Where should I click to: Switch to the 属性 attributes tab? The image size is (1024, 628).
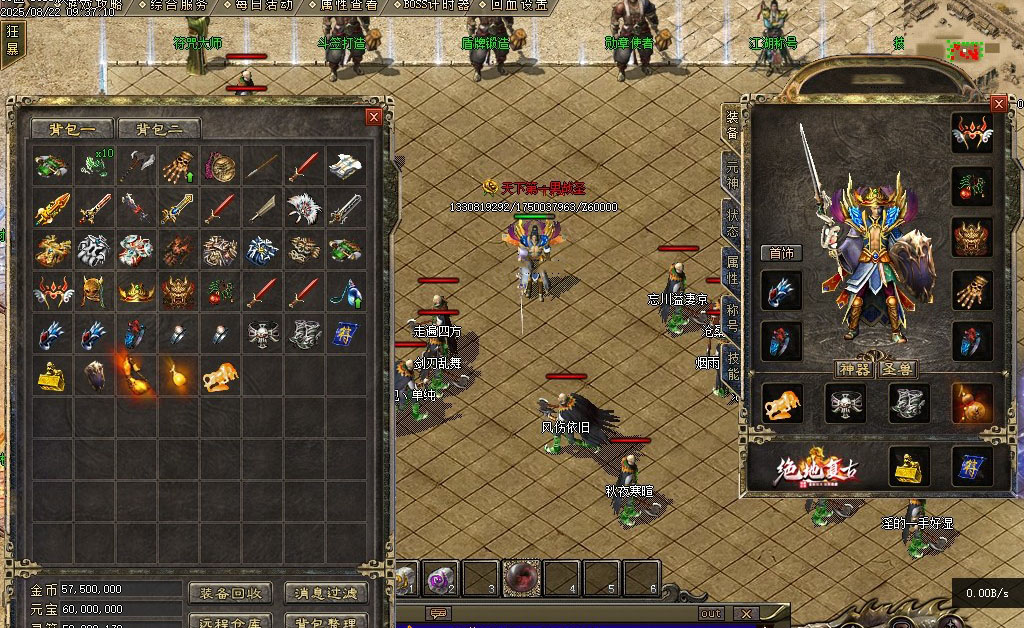(732, 272)
